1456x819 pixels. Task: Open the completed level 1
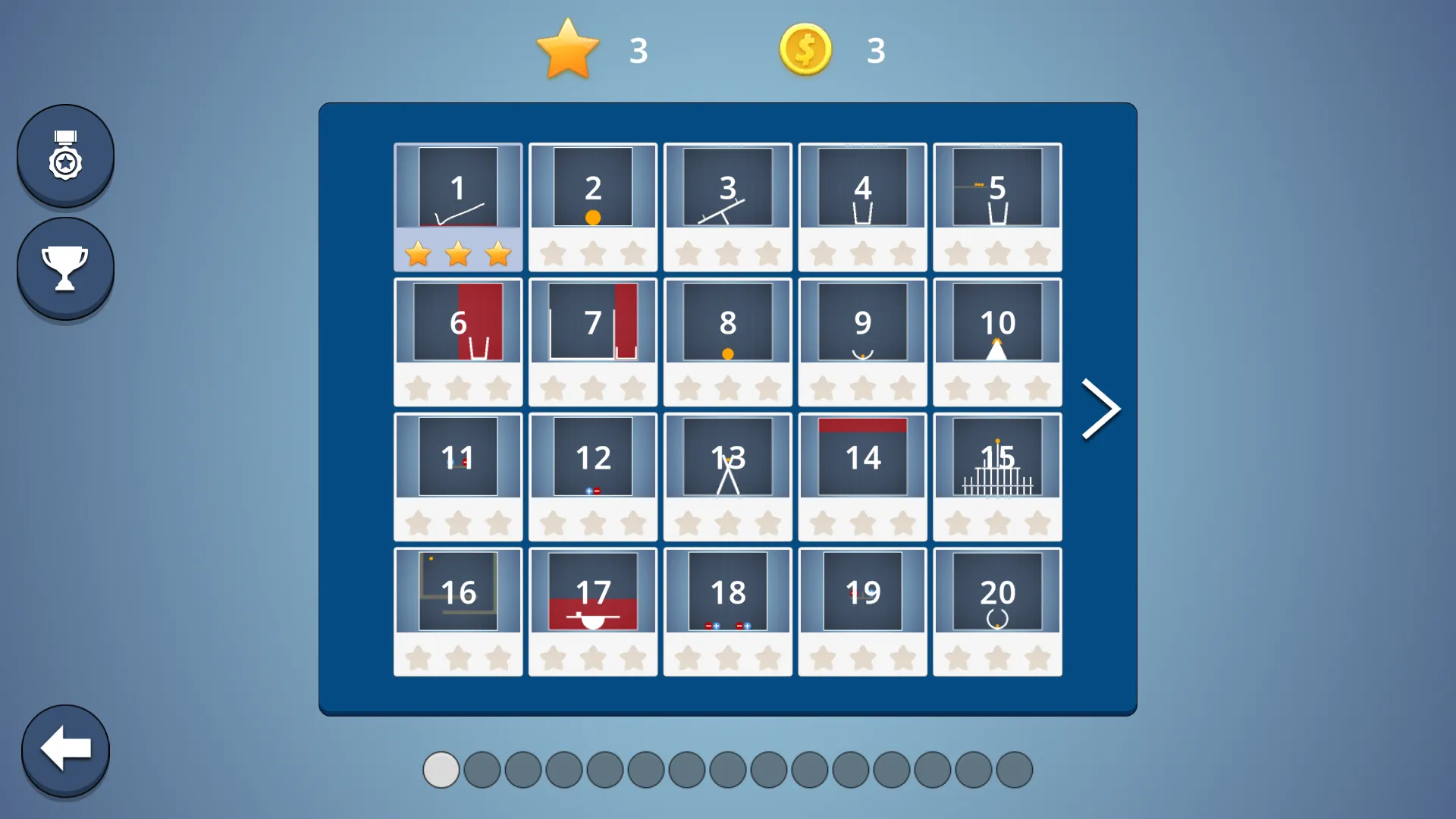click(x=457, y=185)
